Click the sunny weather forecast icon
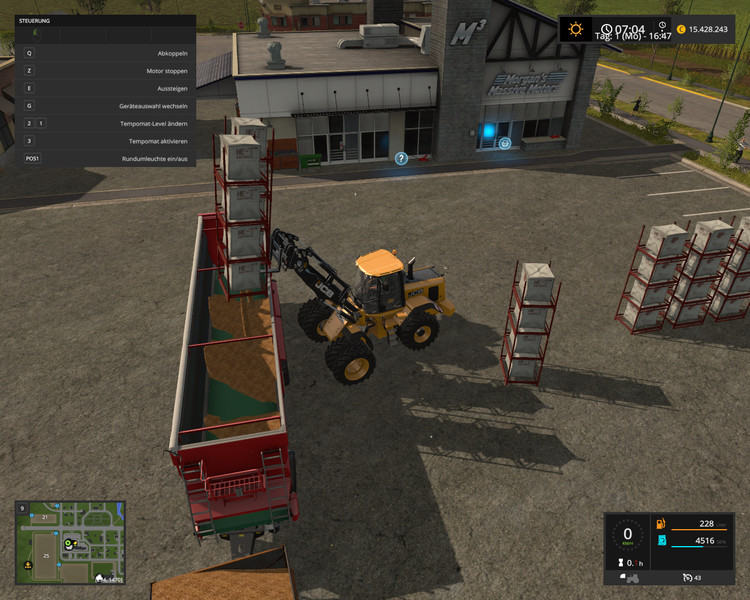This screenshot has width=750, height=600. pyautogui.click(x=575, y=29)
